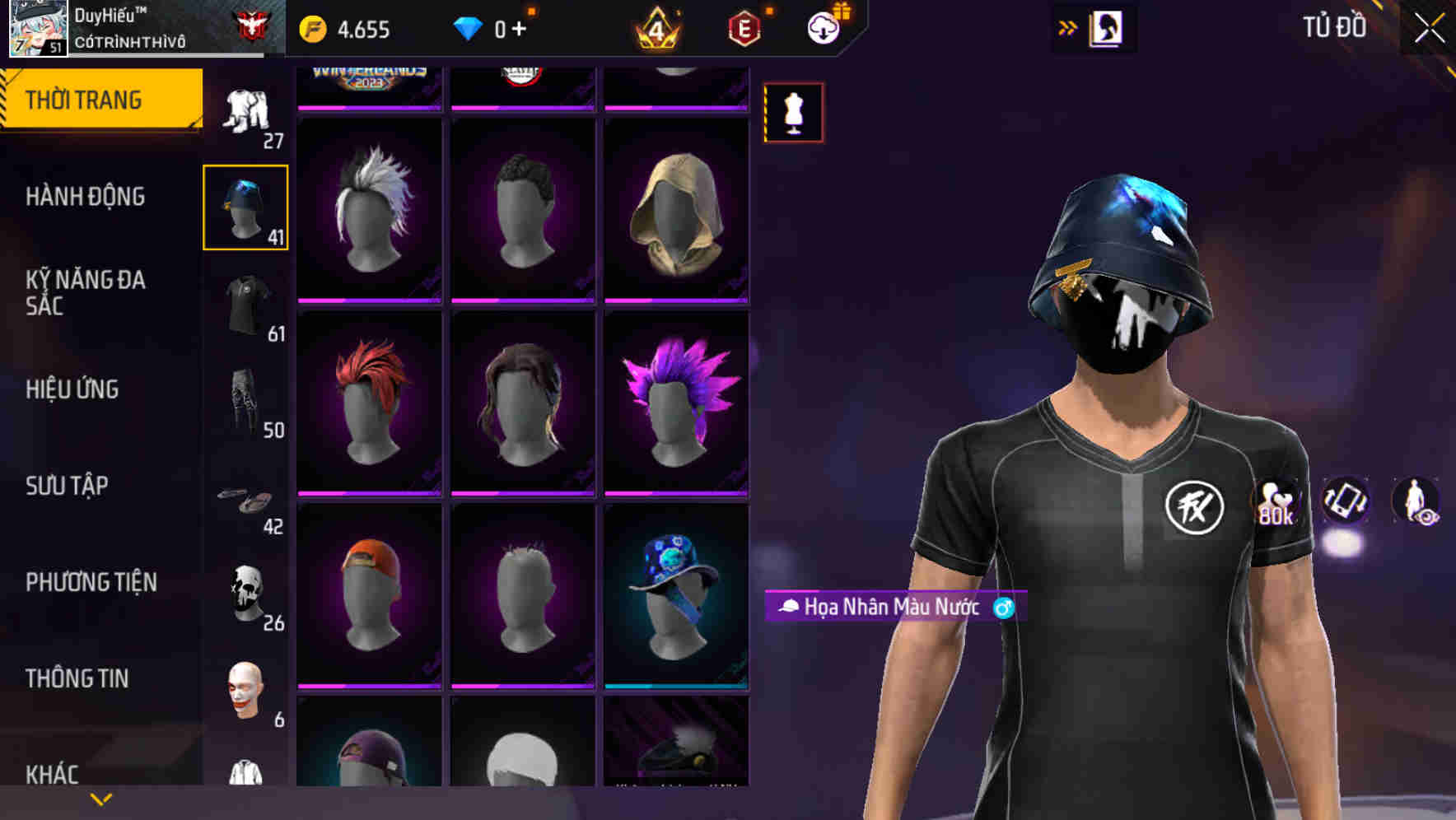Screen dimensions: 1456x820
Task: Click the double-arrow collapse control in top bar
Action: tap(1068, 26)
